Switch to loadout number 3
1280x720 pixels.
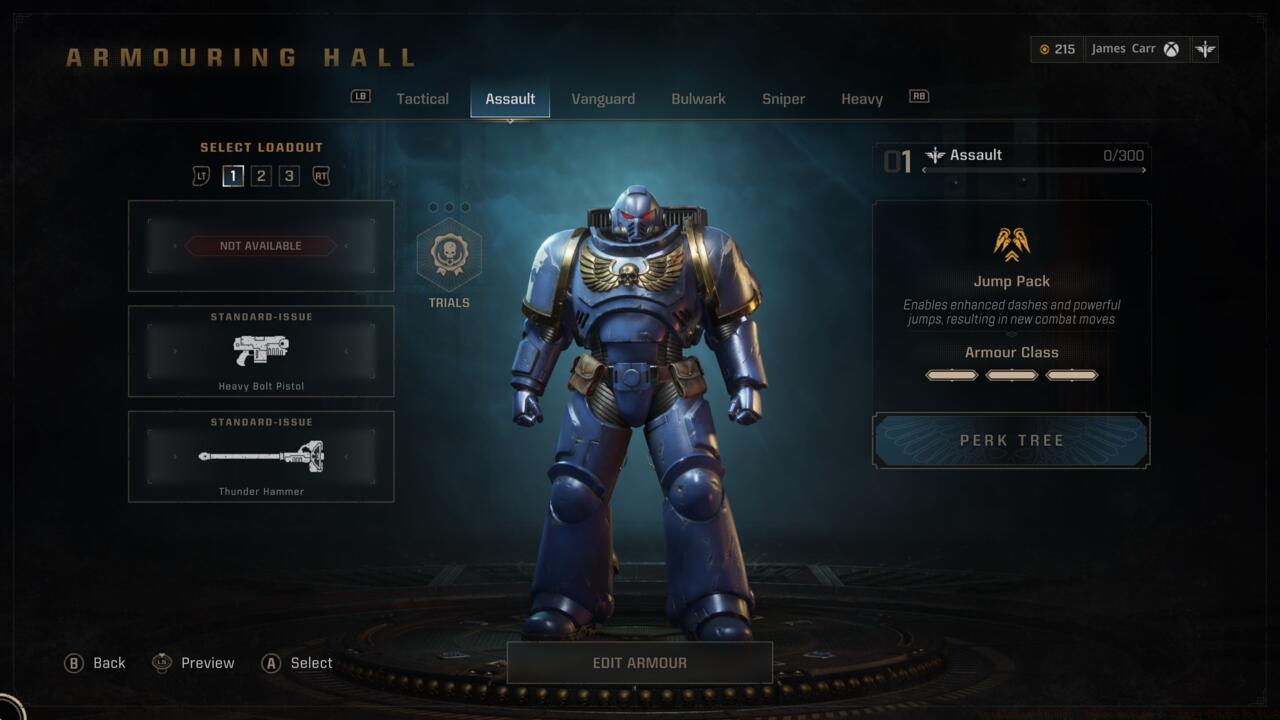coord(289,176)
